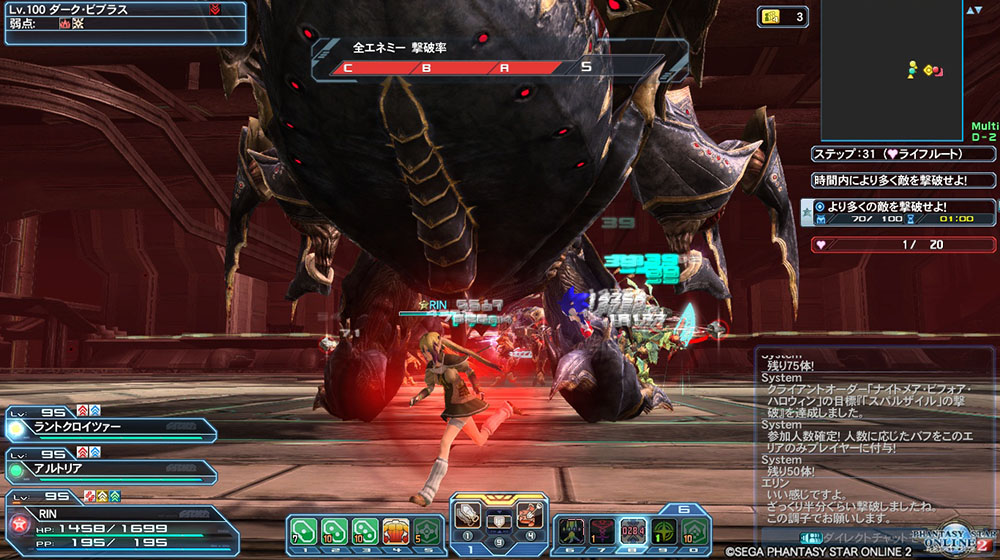Click the yellow ticket item counter
The height and width of the screenshot is (560, 1000).
pyautogui.click(x=784, y=16)
